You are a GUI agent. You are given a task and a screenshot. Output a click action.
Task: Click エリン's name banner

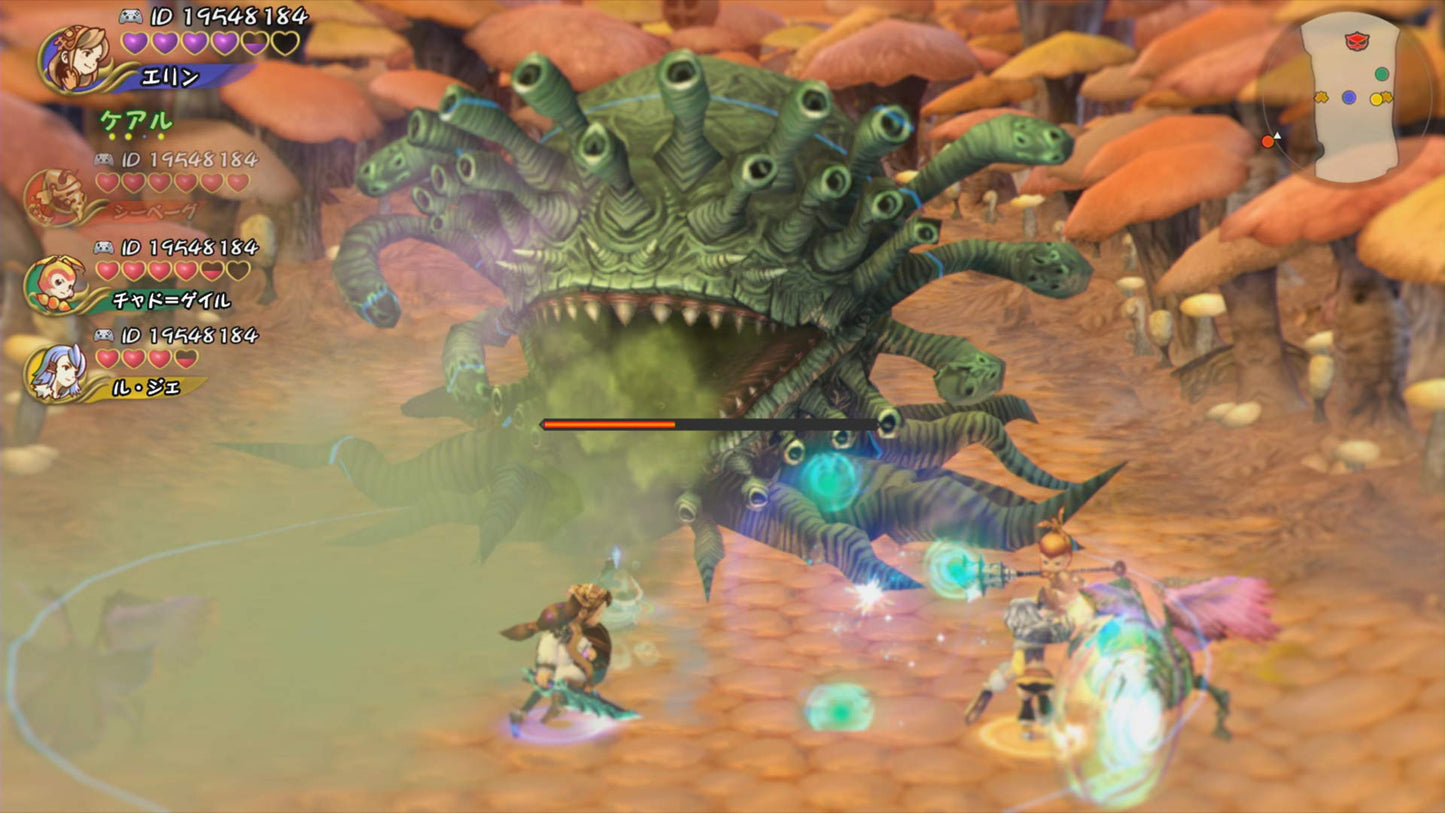point(170,76)
